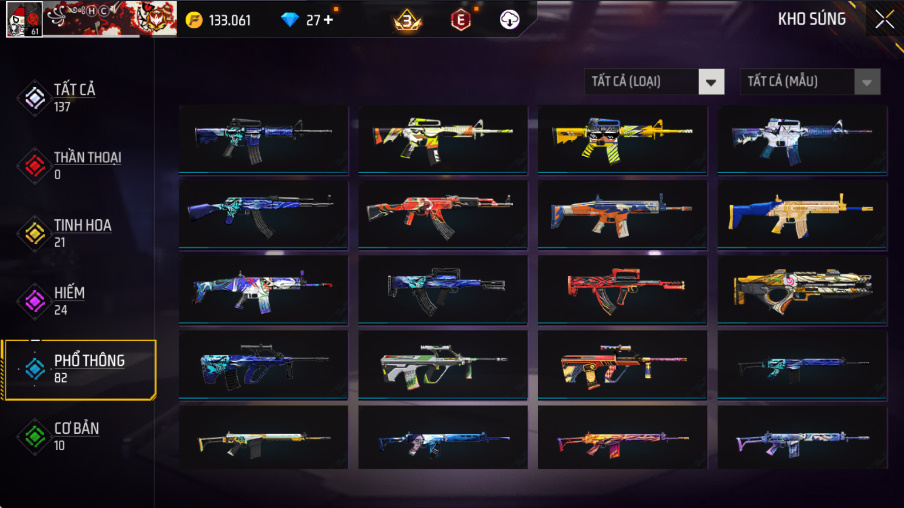Open the Thần Thoại rarity tab

click(85, 164)
